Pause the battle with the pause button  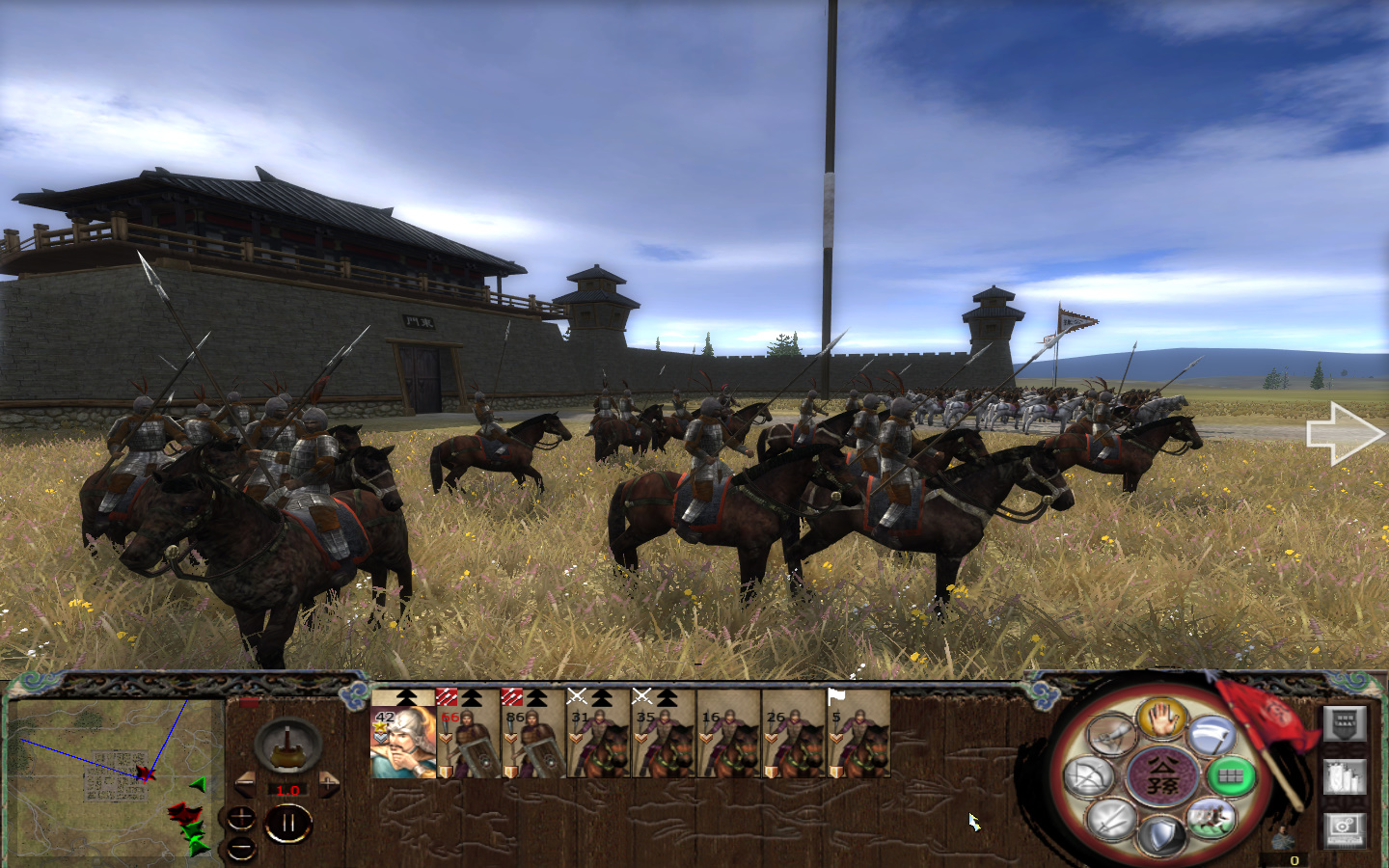click(287, 823)
